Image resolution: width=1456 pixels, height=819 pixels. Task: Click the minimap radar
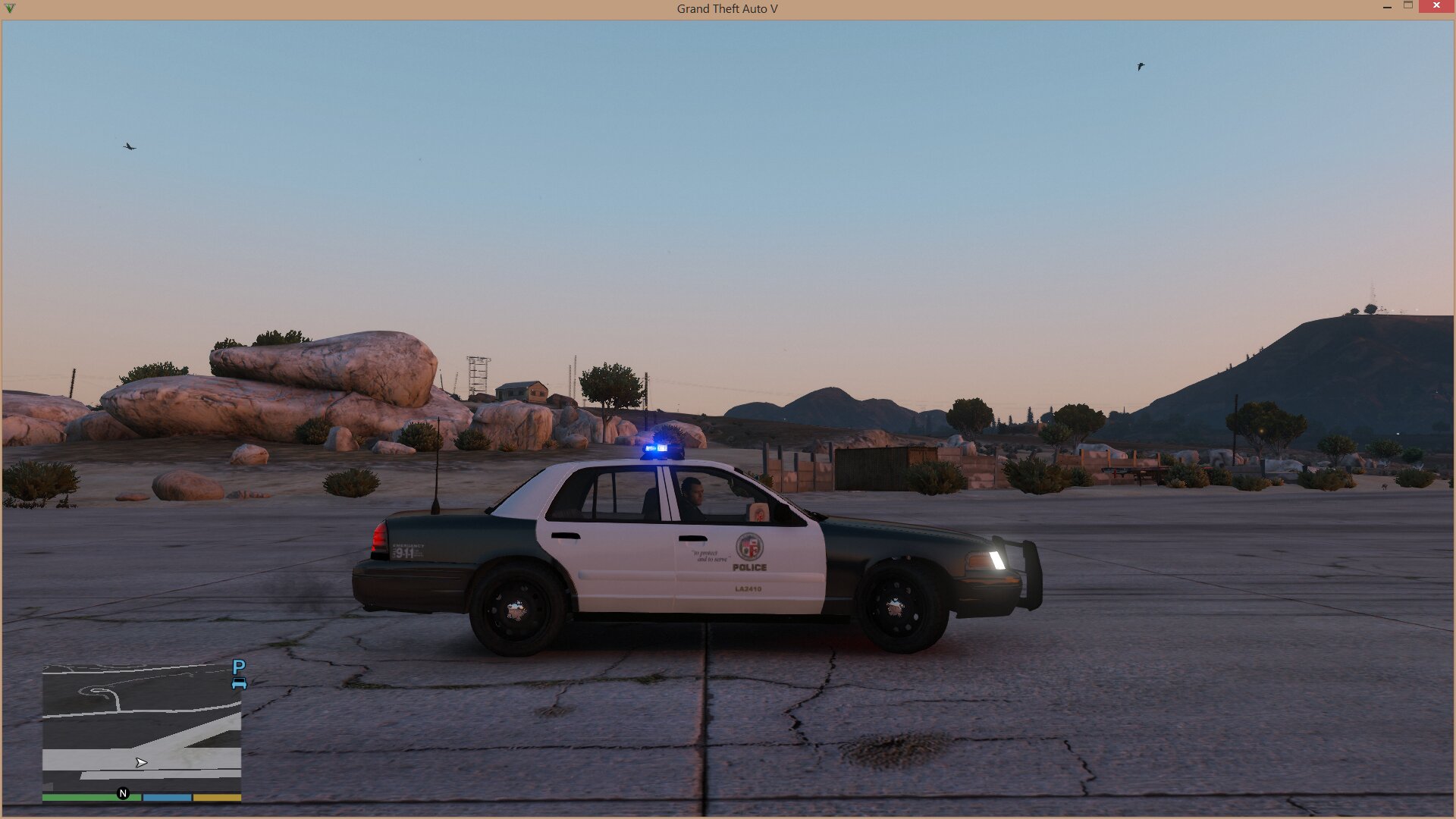coord(142,728)
